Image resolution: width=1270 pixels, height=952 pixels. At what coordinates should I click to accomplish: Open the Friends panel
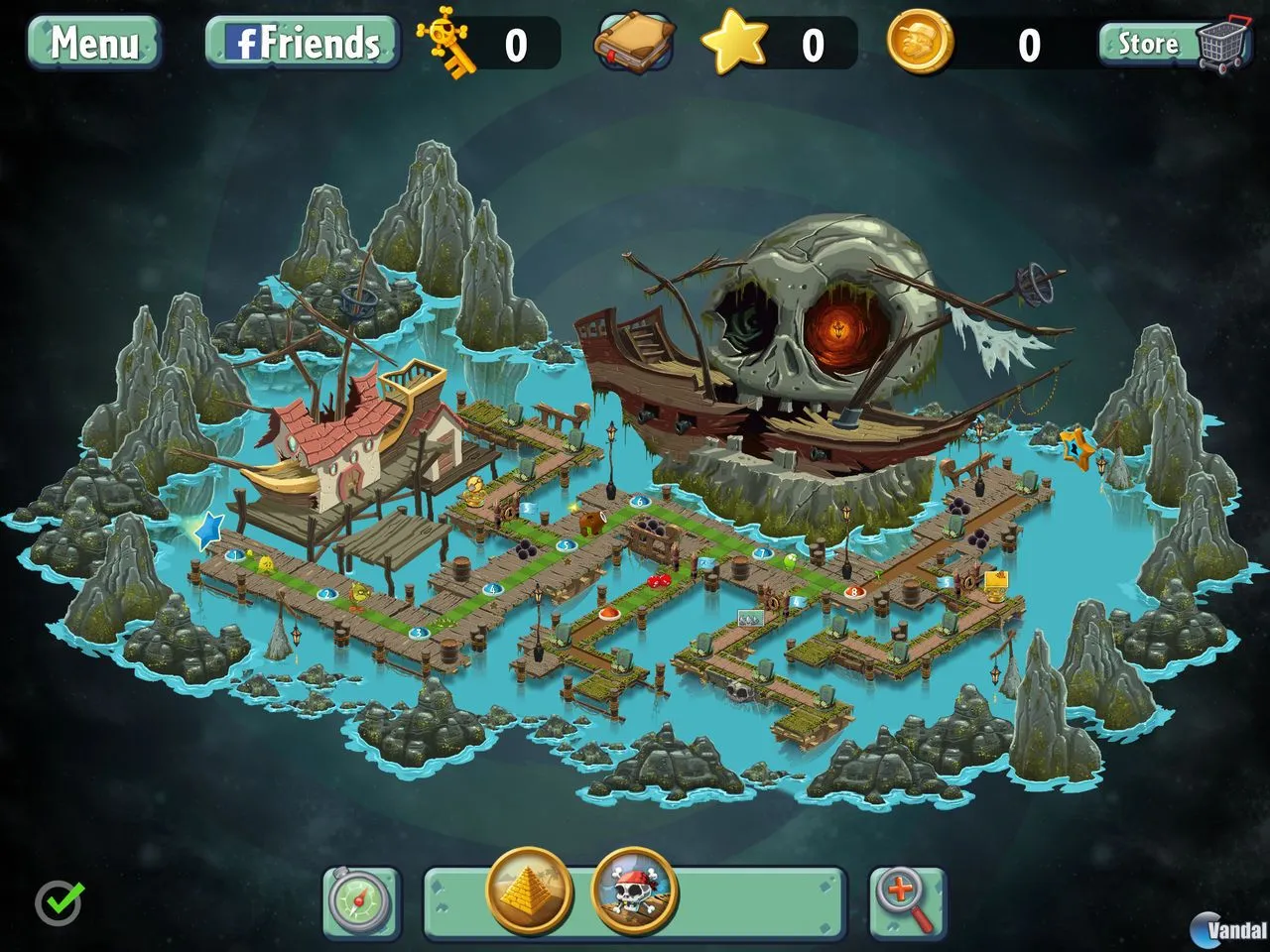306,43
